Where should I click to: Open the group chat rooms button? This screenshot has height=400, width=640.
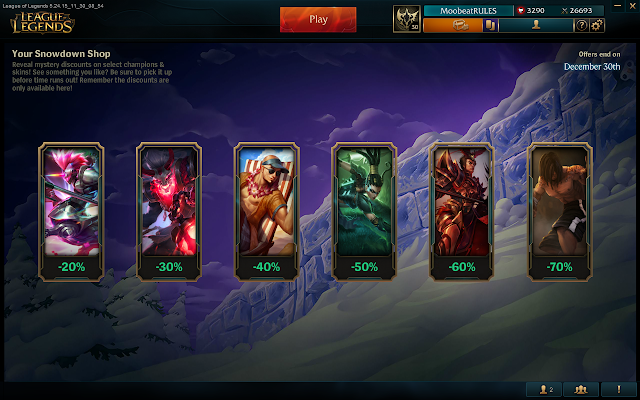click(582, 389)
